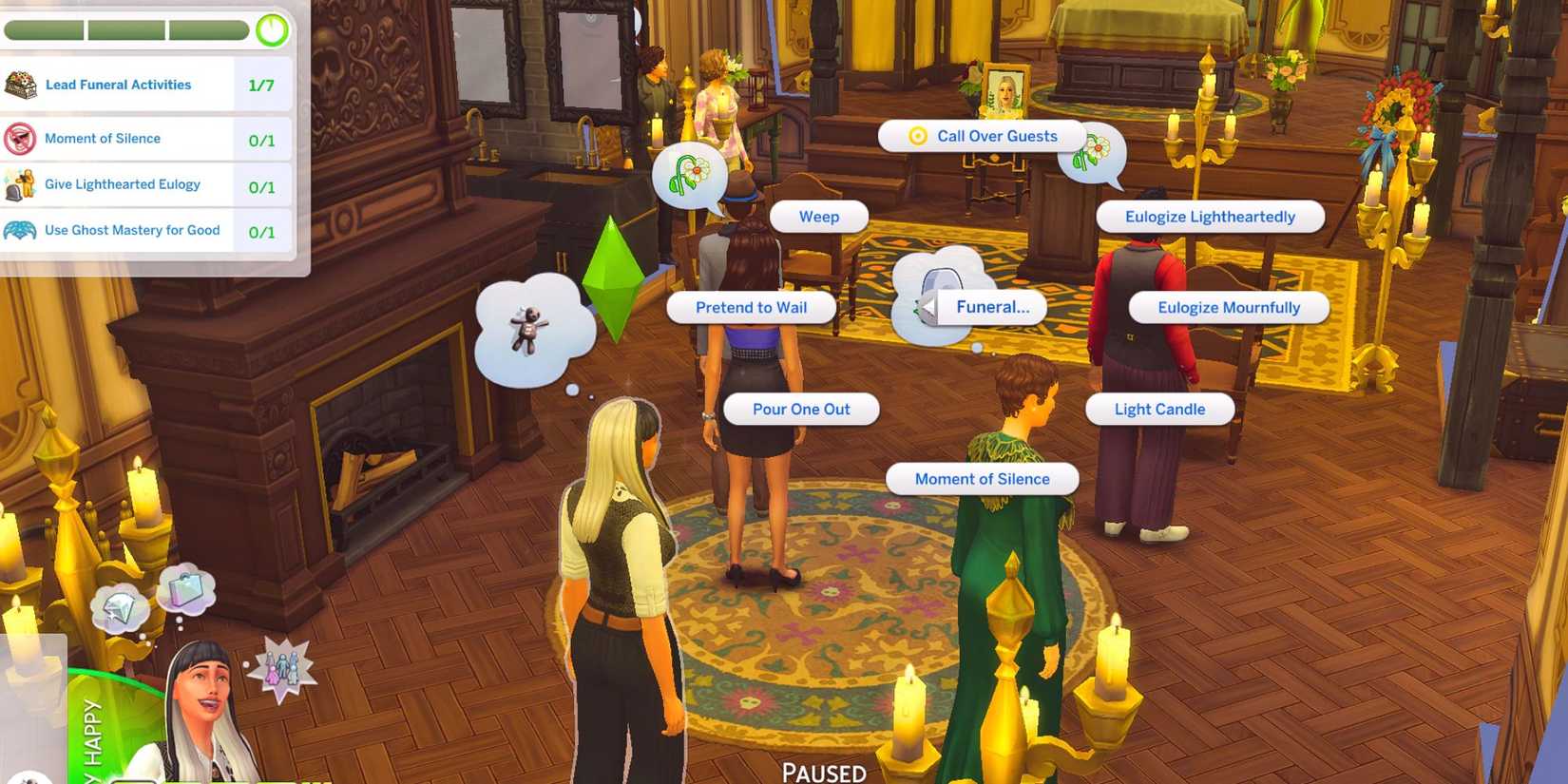Click the Moment of Silence no-phone goal icon
The image size is (1568, 784).
[21, 139]
